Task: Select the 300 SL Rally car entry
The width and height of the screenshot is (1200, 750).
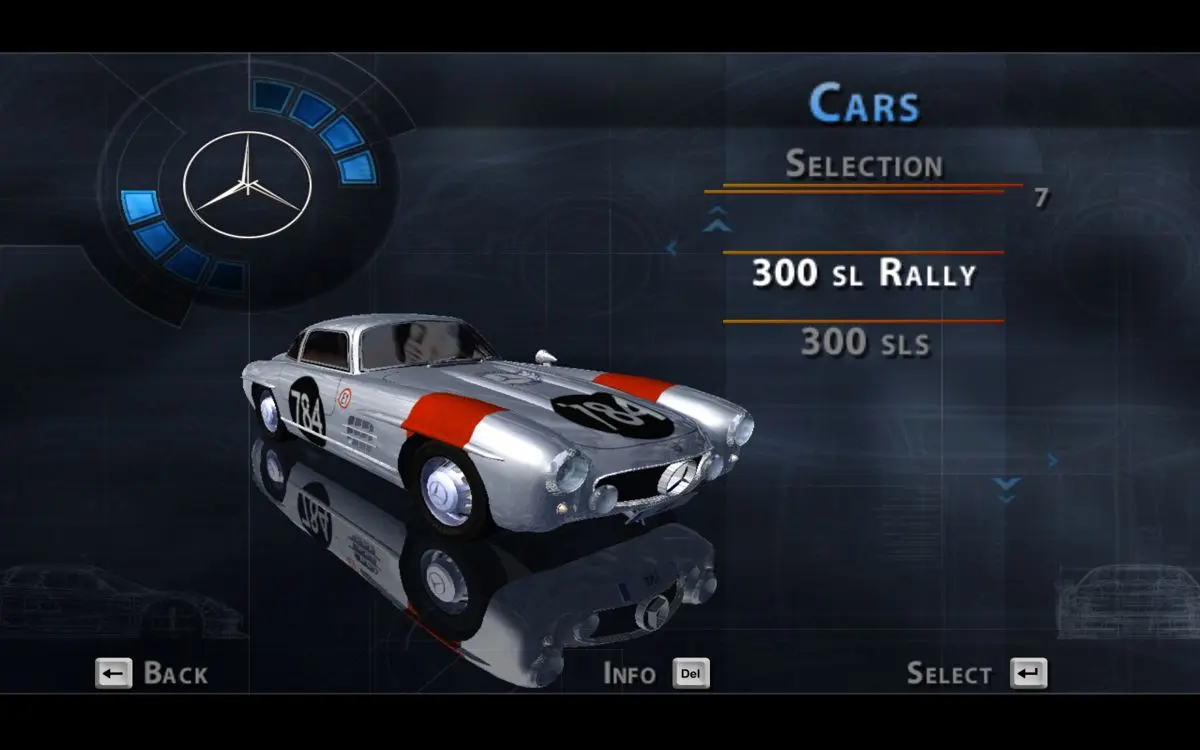Action: 863,273
